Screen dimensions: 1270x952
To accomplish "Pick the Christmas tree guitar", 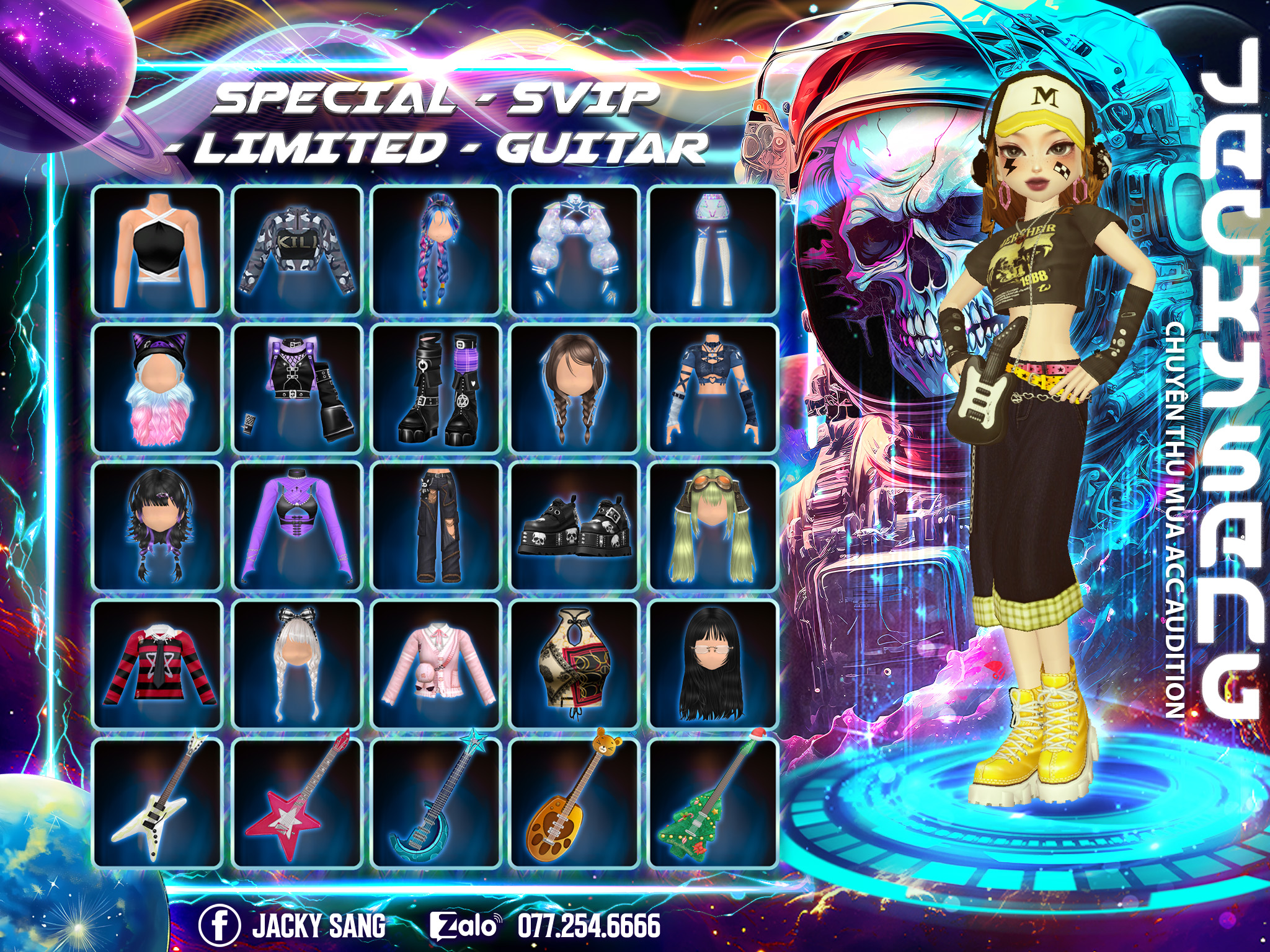I will tap(713, 803).
